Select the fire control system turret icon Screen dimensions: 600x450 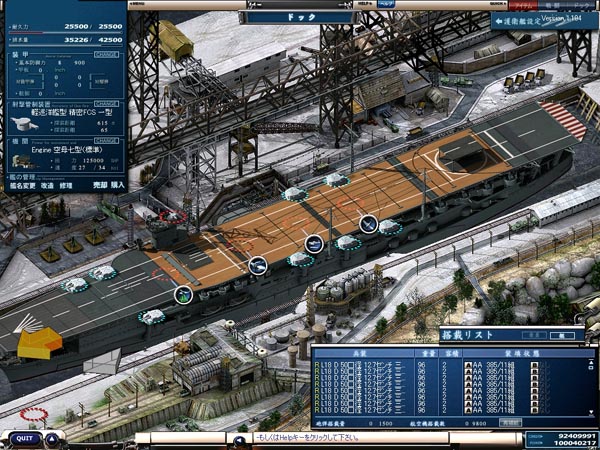[x=24, y=123]
